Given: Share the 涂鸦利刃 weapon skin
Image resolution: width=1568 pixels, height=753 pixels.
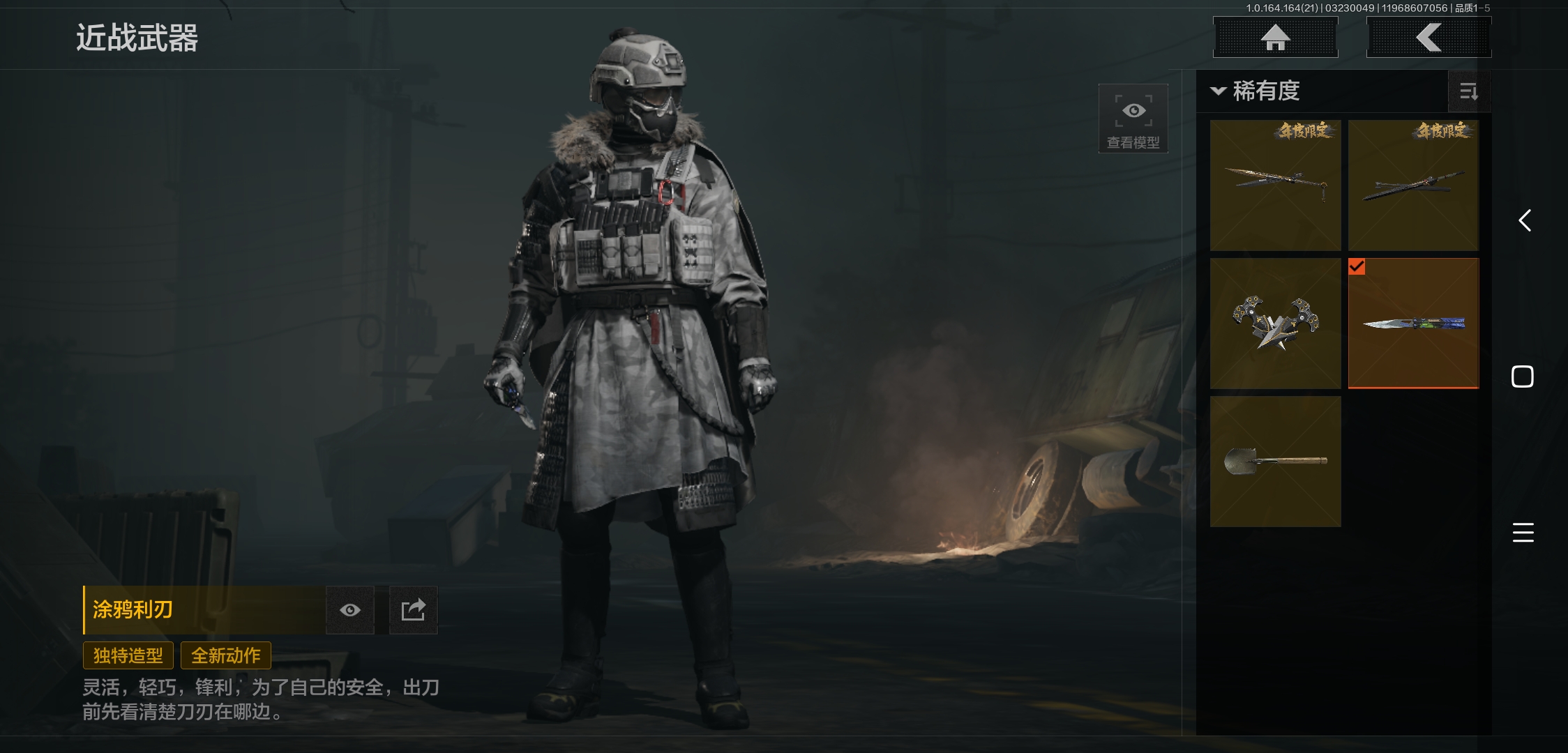Looking at the screenshot, I should pos(413,610).
